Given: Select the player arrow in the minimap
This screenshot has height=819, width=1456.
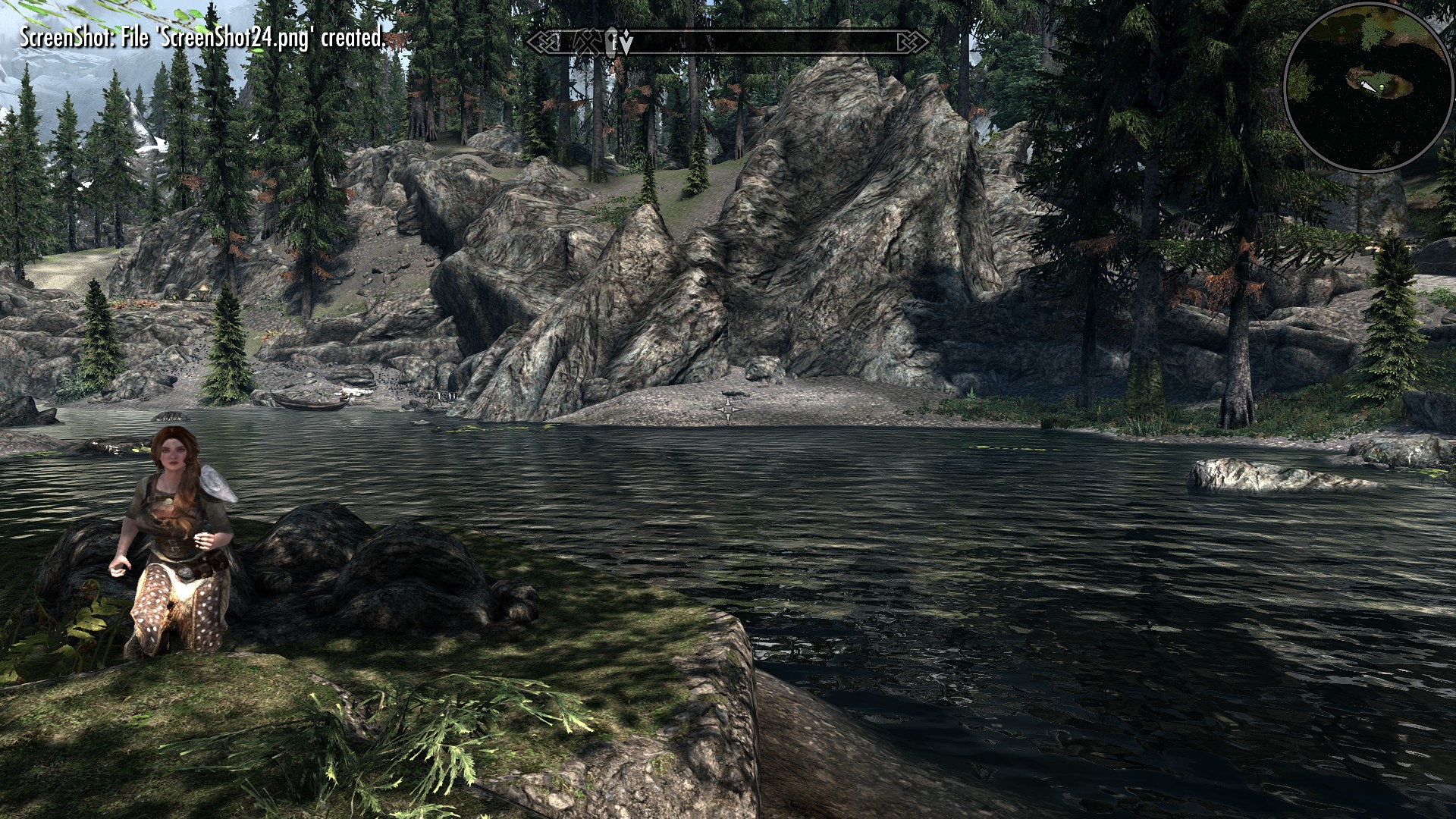Looking at the screenshot, I should [x=1367, y=86].
